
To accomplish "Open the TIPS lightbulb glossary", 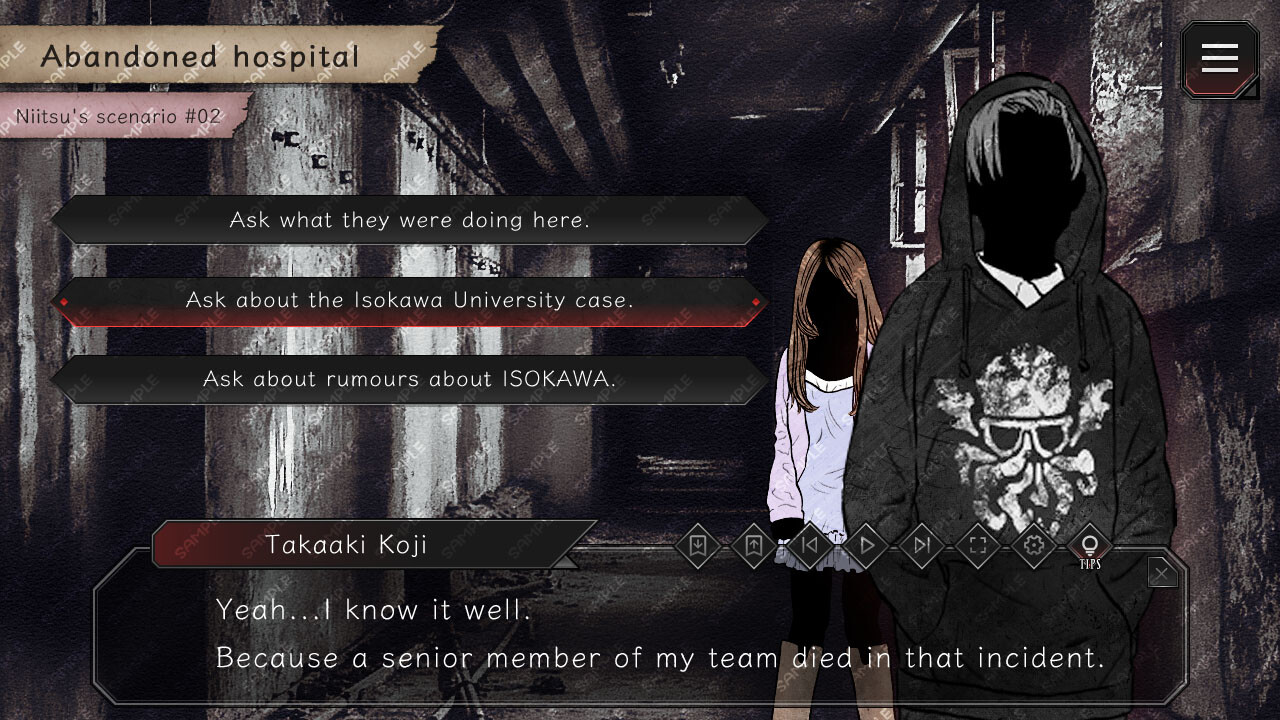I will (x=1089, y=546).
